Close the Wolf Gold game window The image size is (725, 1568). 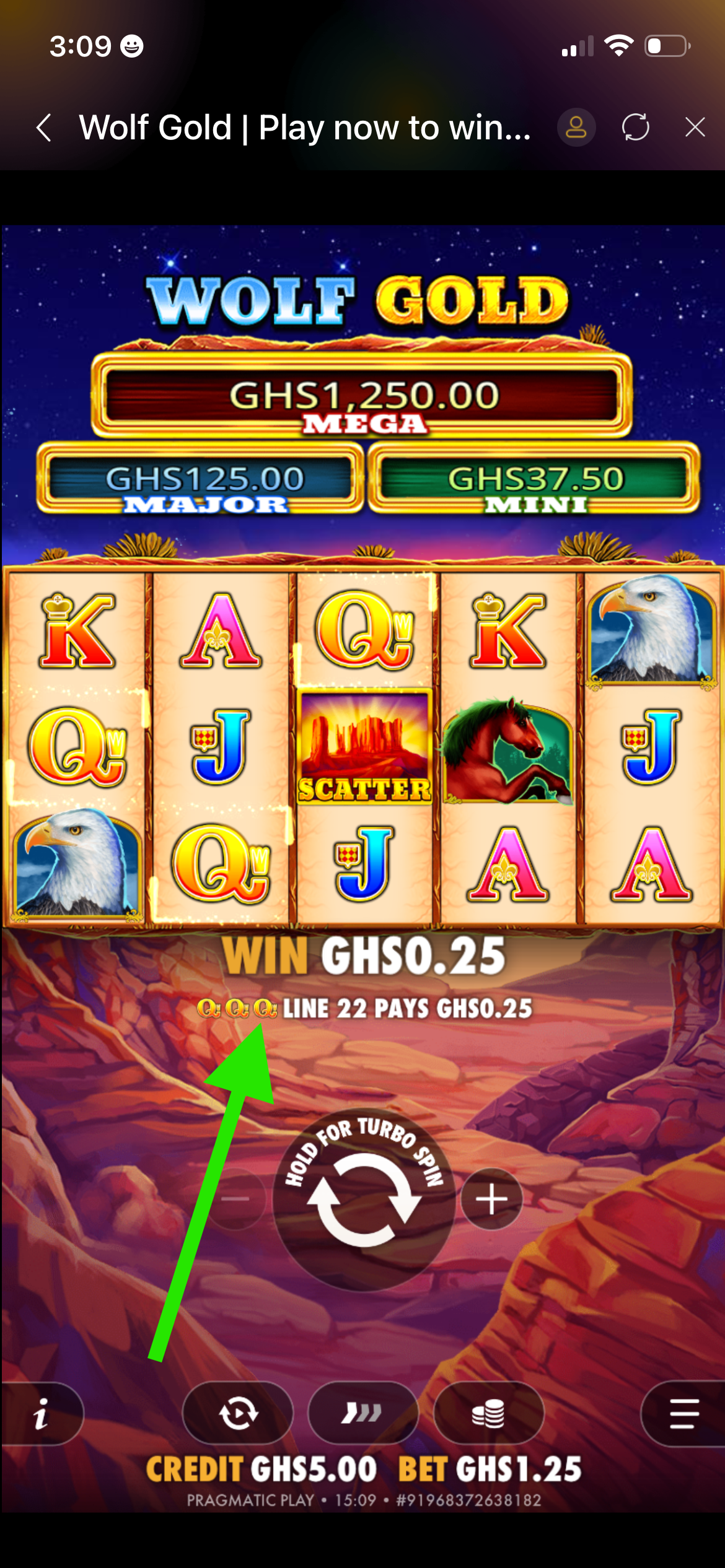pyautogui.click(x=695, y=128)
